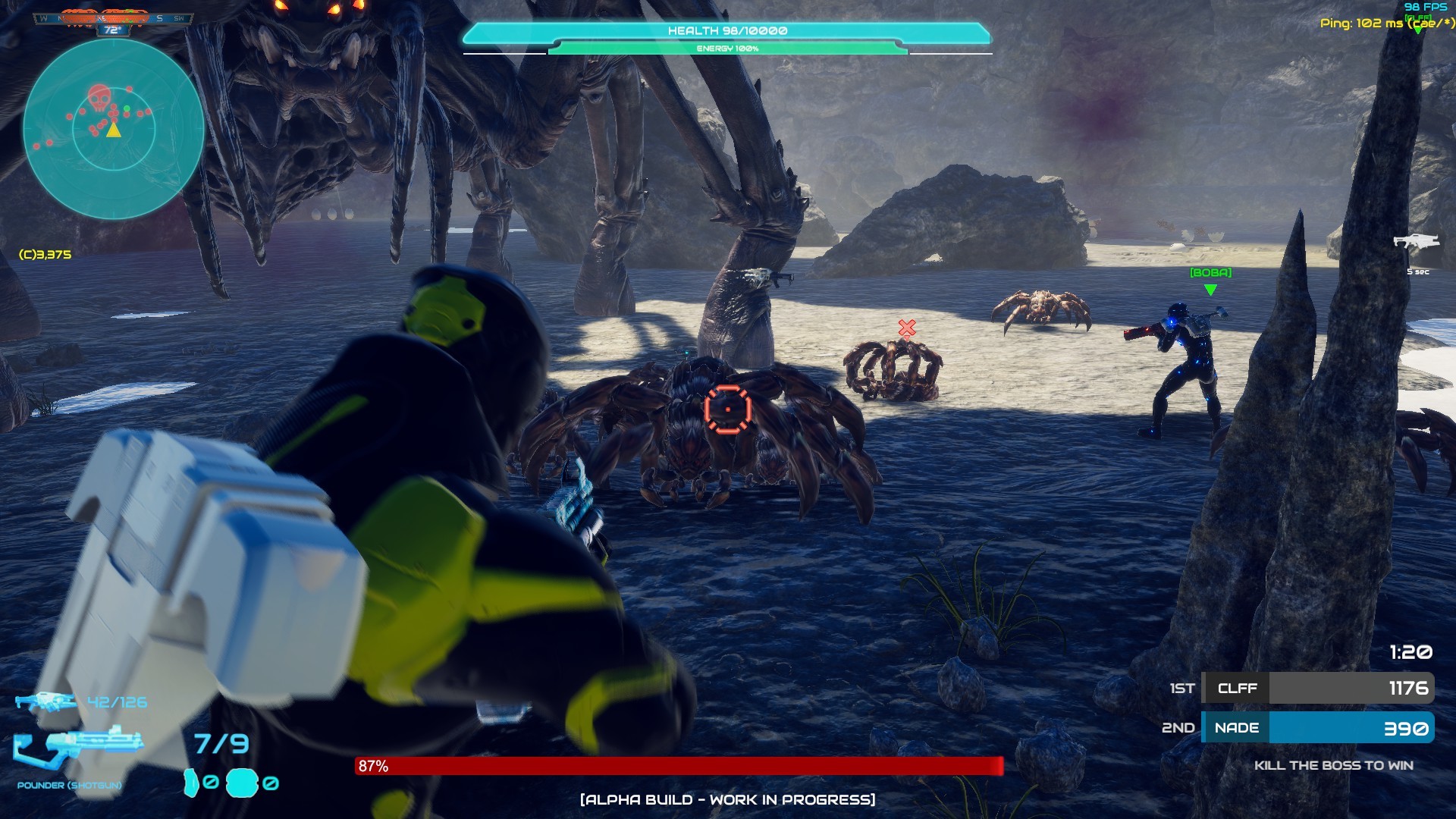Switch to the secondary rifle weapon icon
This screenshot has height=819, width=1456.
click(45, 701)
